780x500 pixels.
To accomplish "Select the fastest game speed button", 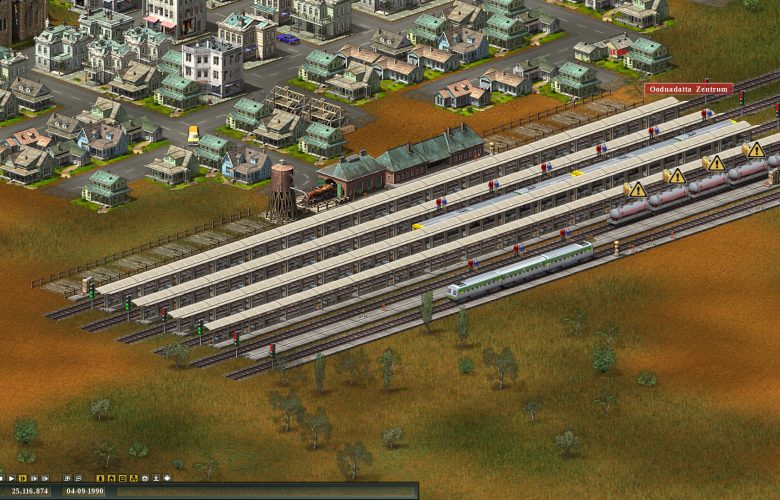I will coord(45,478).
